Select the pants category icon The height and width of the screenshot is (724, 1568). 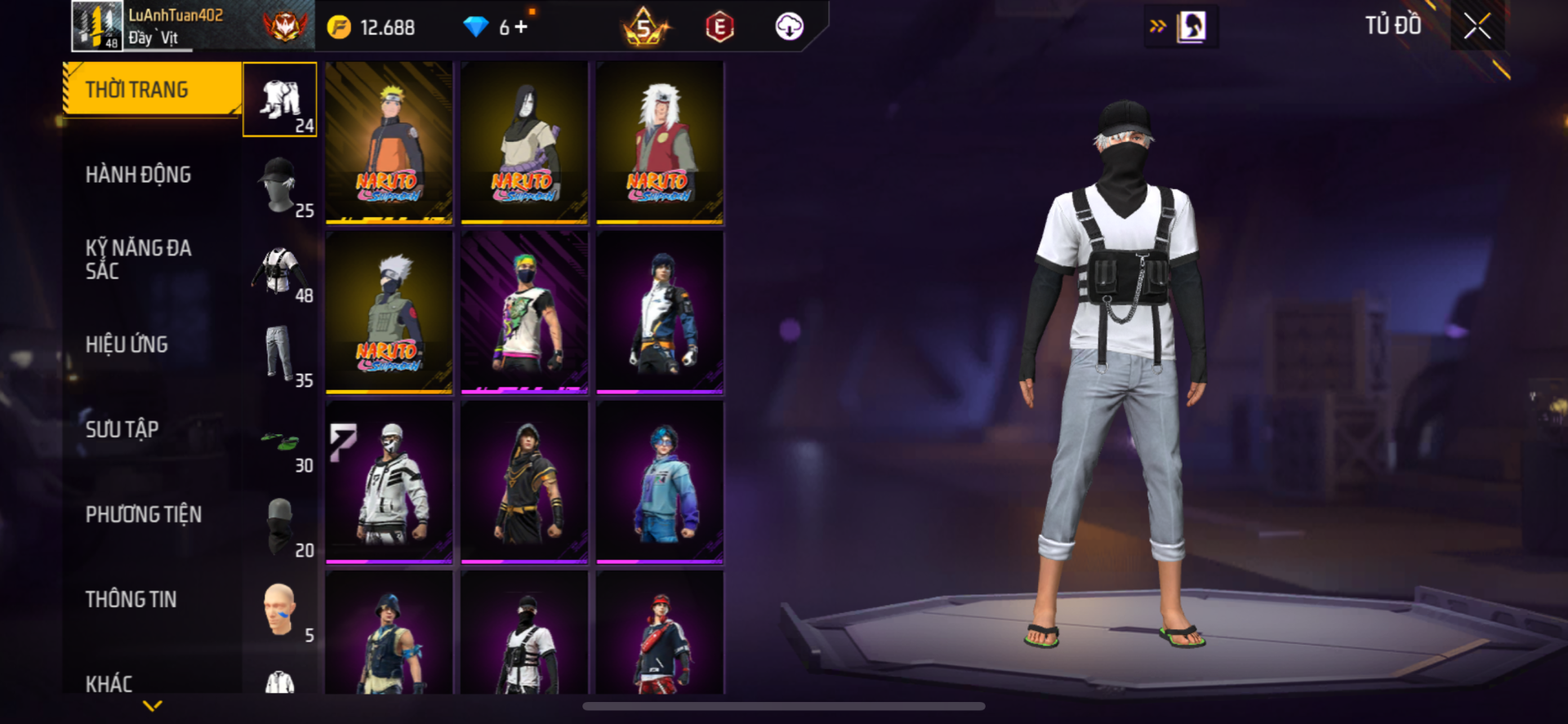280,354
